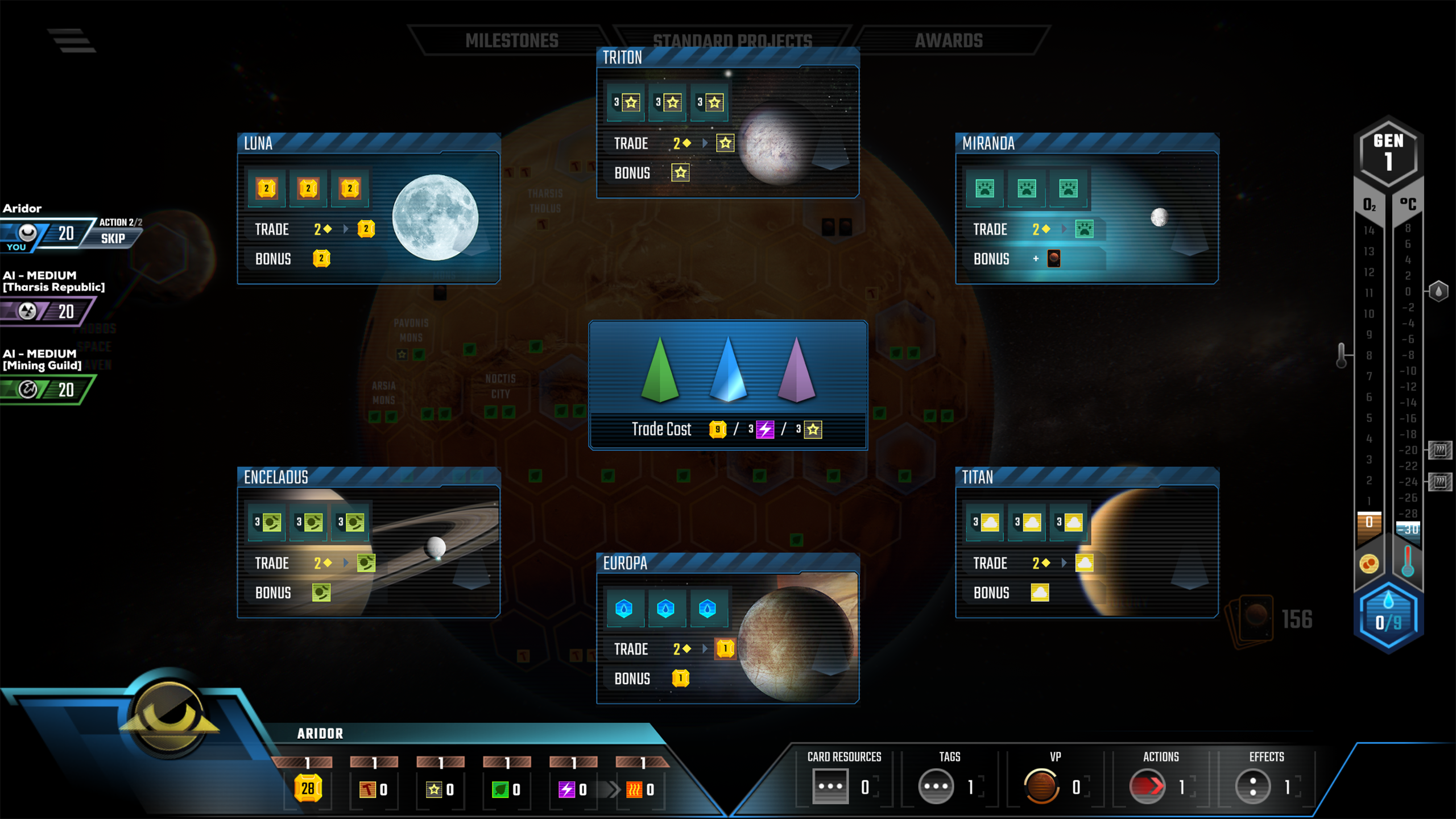Skip the current action

click(x=113, y=238)
